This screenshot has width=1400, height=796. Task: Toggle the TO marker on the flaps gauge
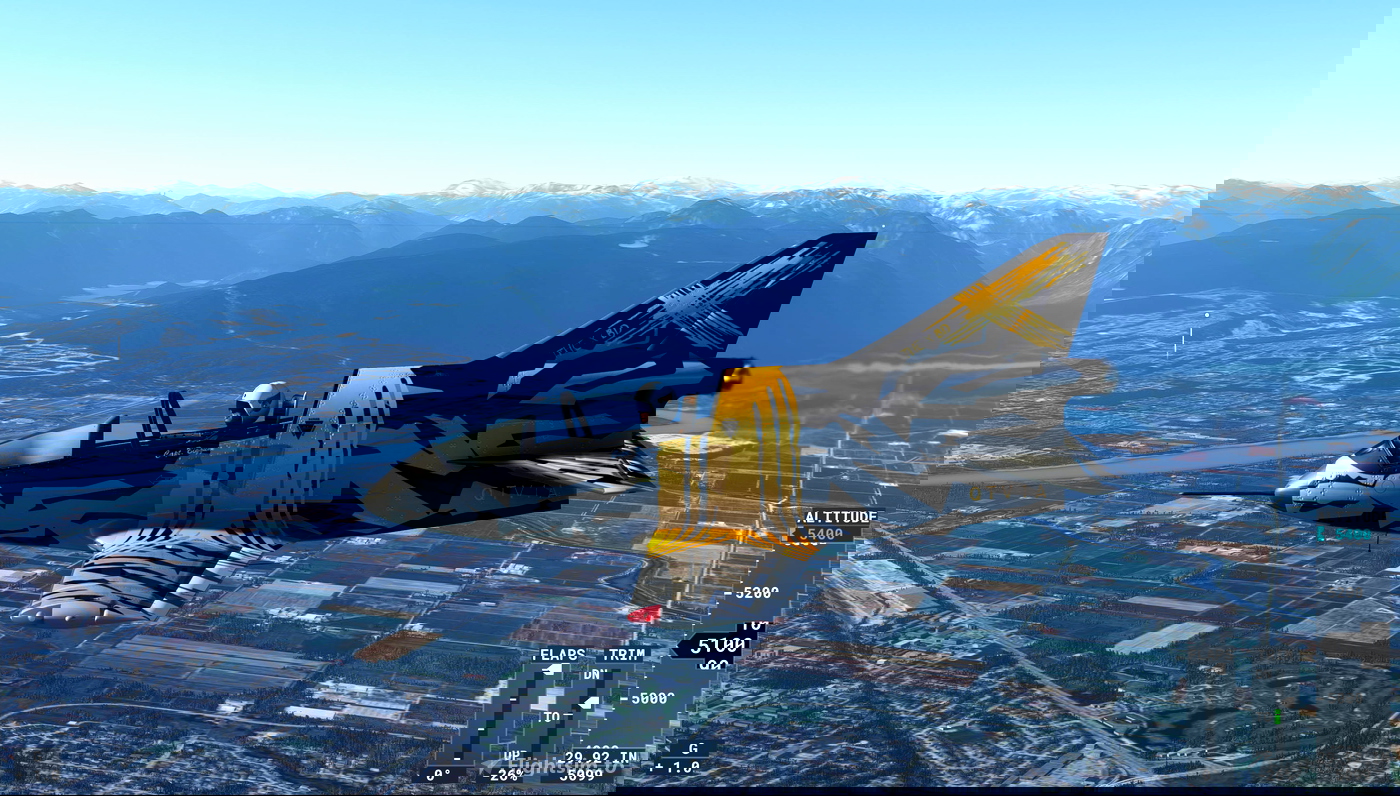(x=551, y=714)
